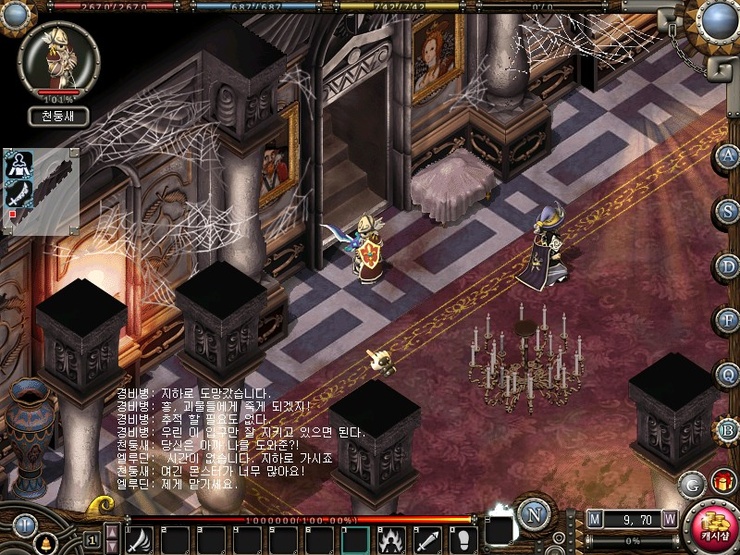
Task: Click the armor status icon
Action: (19, 166)
